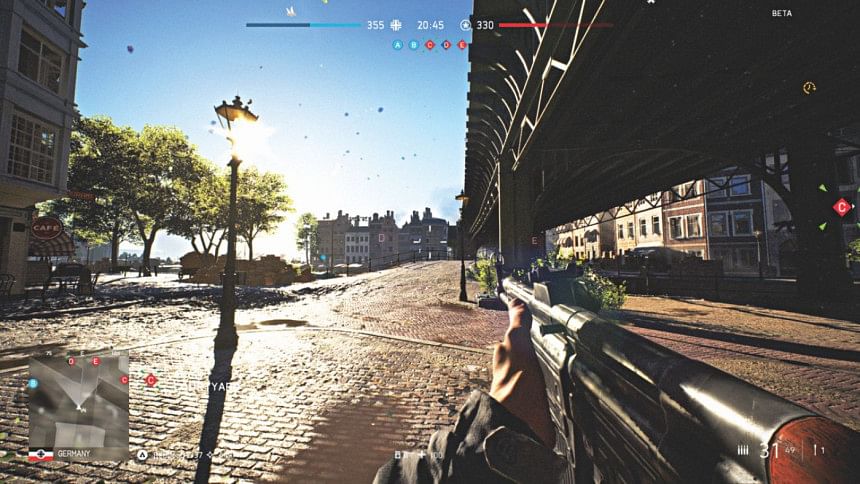This screenshot has width=860, height=484.
Task: Click the yellow clock icon
Action: pos(809,88)
